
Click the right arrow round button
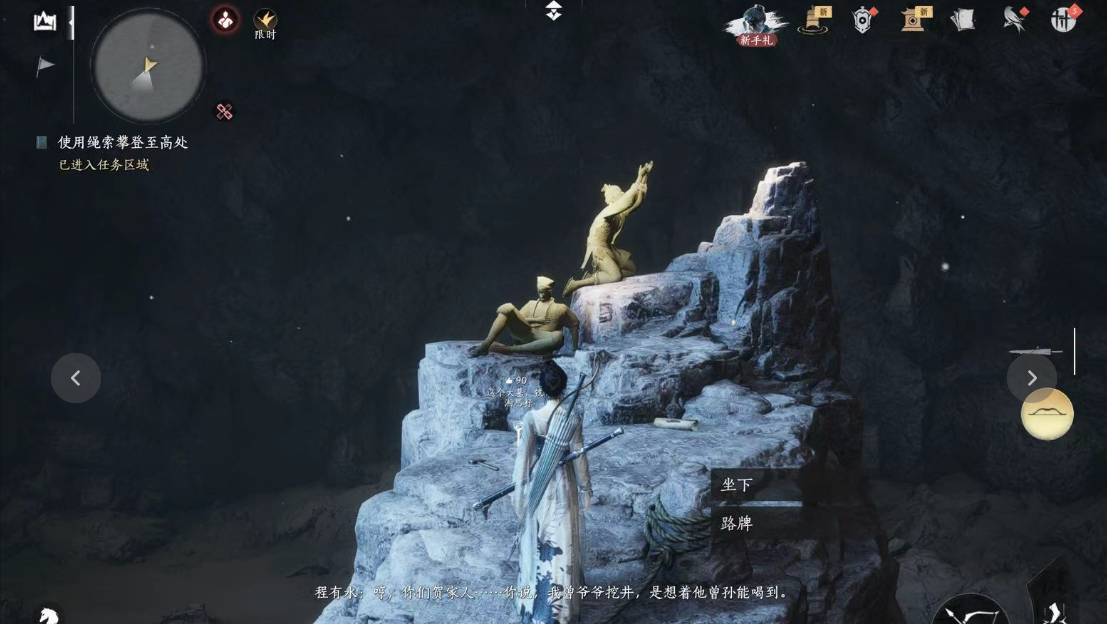[x=1031, y=378]
